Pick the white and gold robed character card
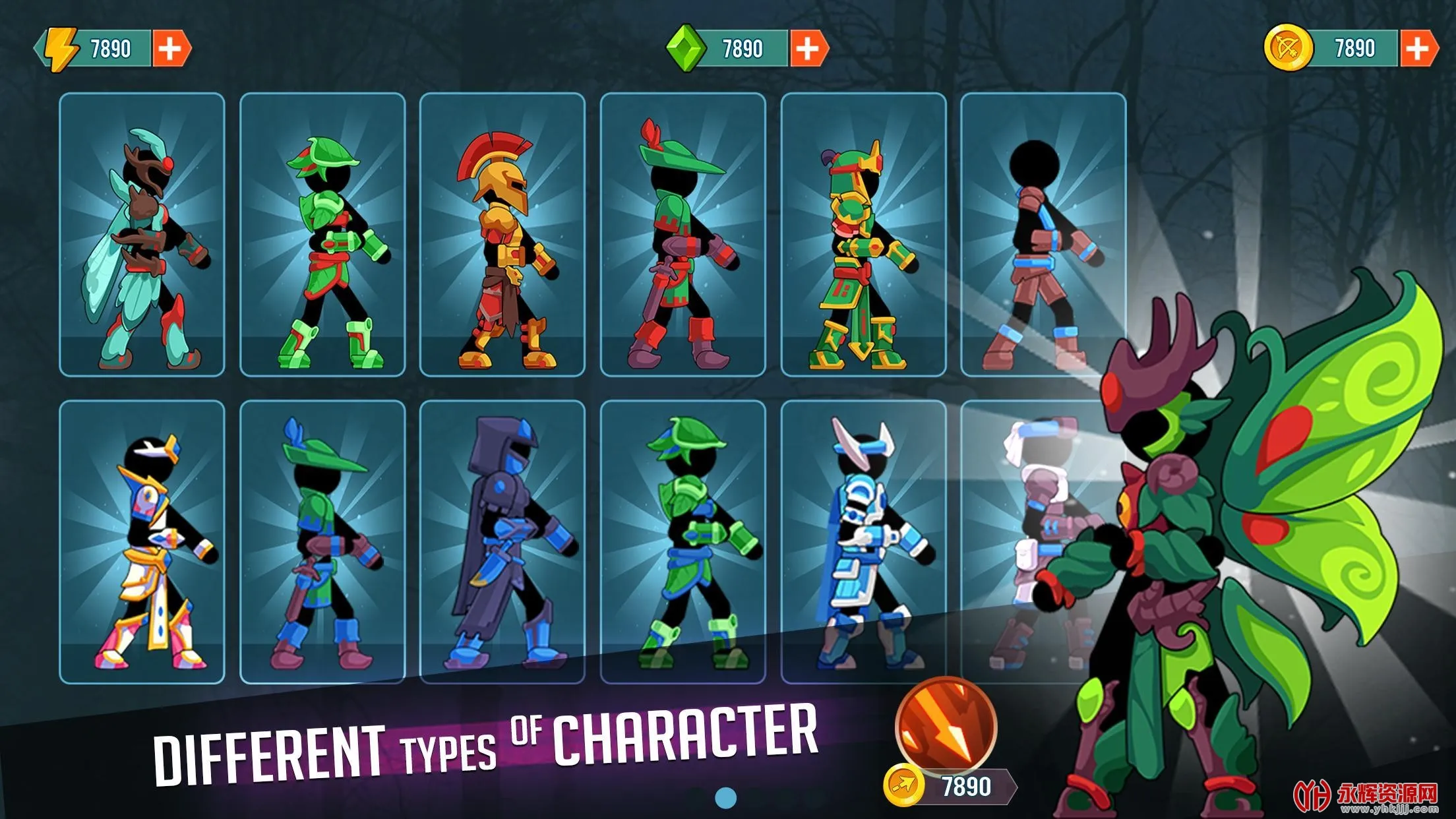Image resolution: width=1456 pixels, height=819 pixels. (142, 542)
